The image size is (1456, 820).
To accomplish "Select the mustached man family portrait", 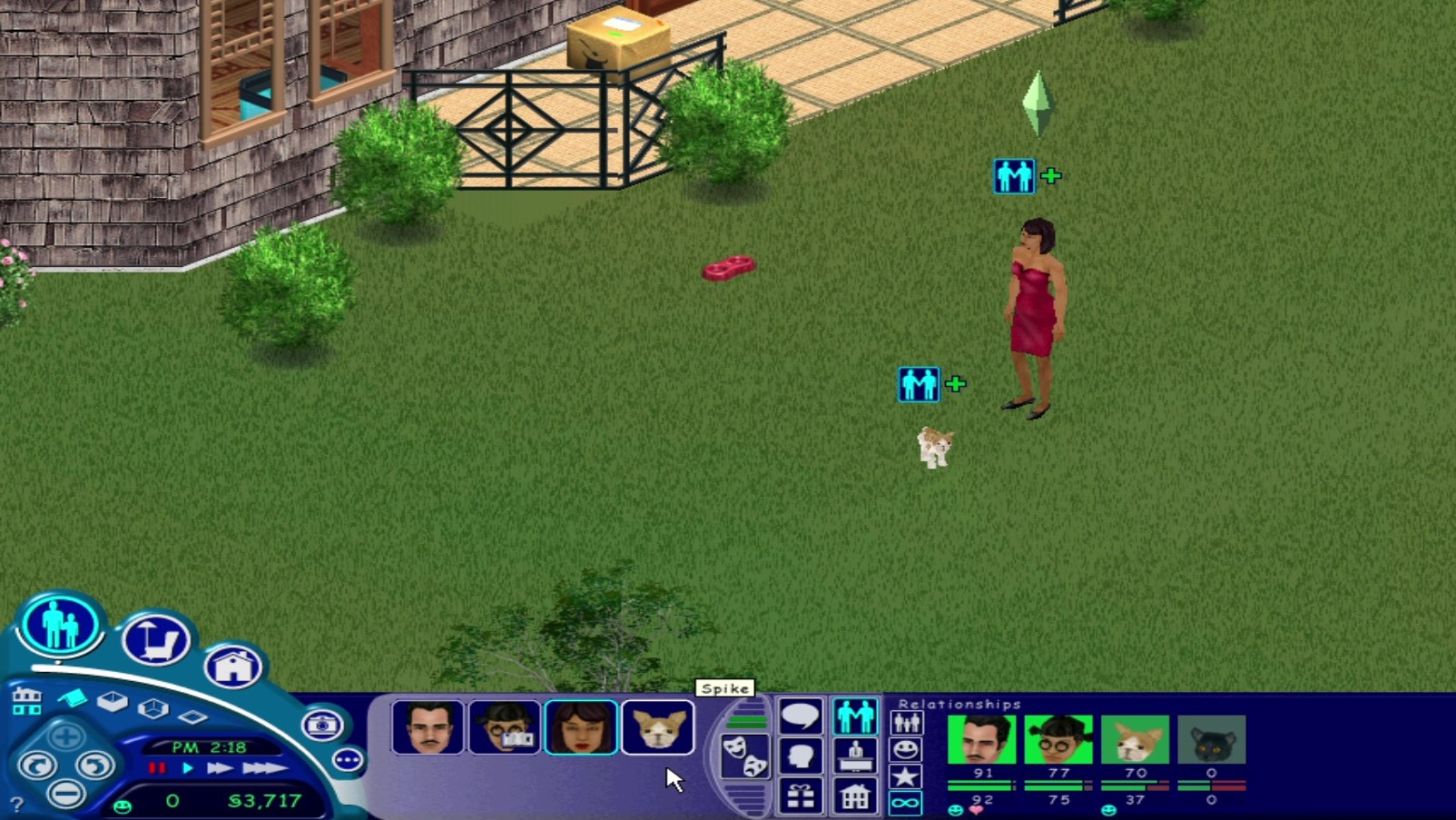I will [x=428, y=727].
